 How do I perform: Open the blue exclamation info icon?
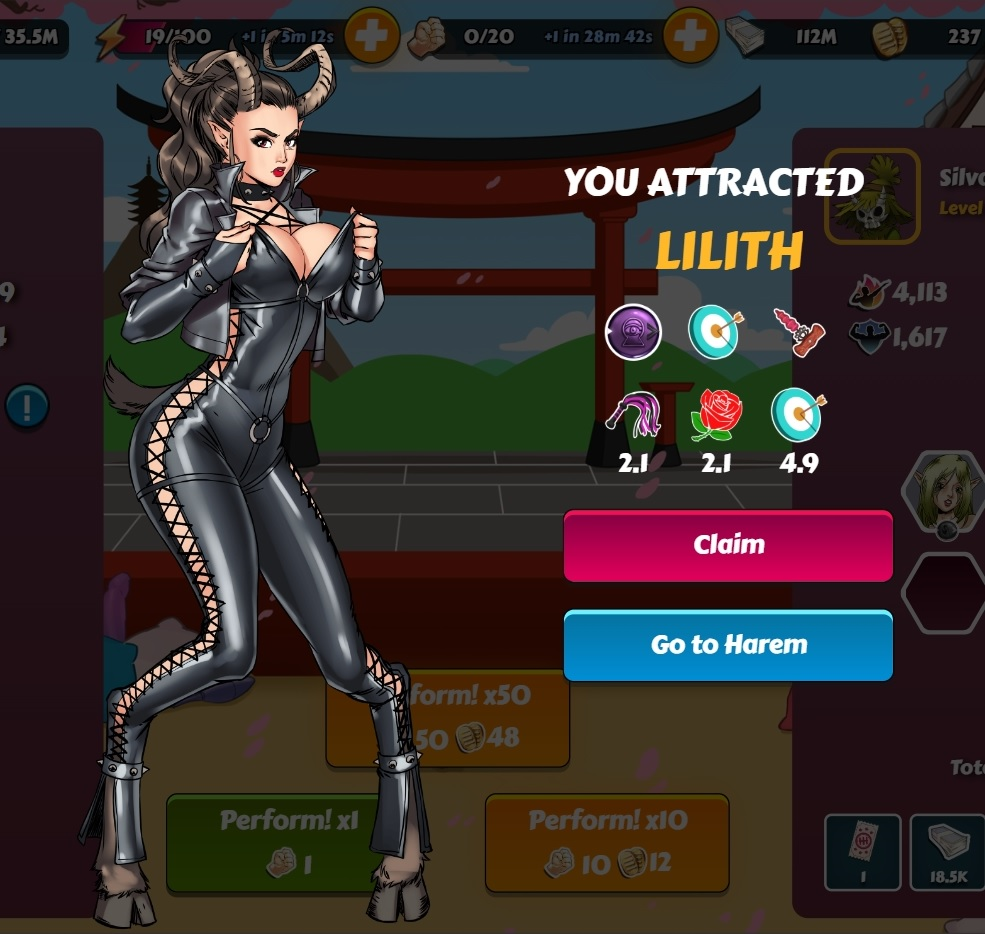point(26,406)
